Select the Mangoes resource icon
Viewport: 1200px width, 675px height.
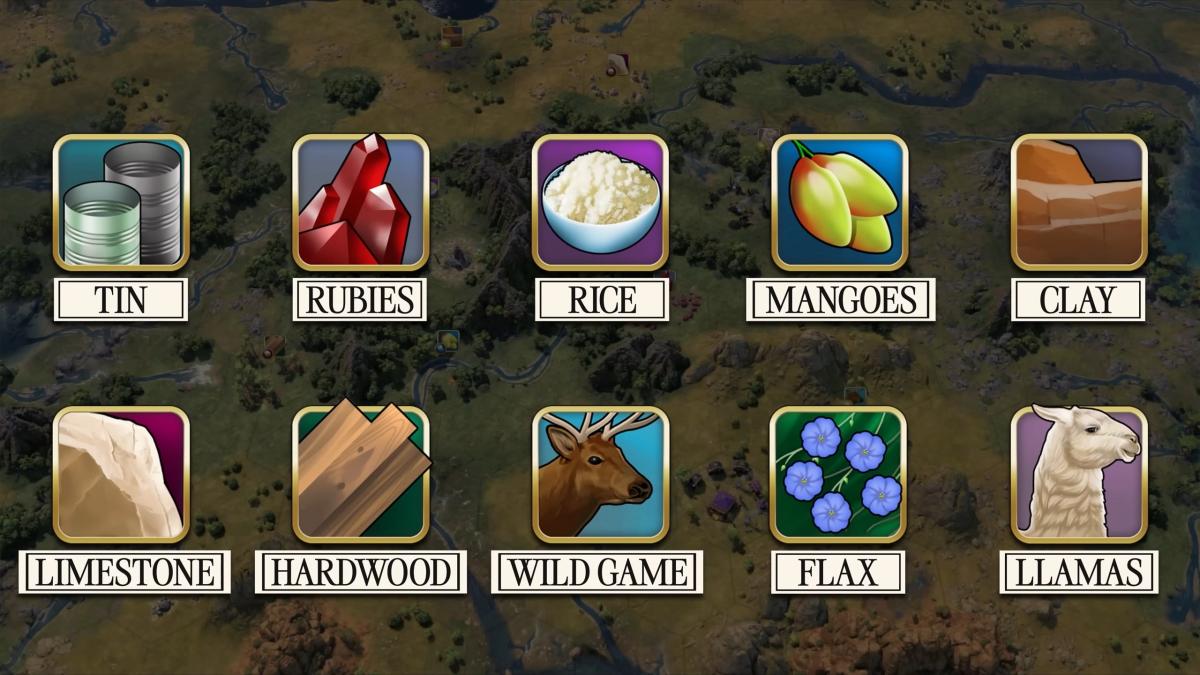tap(839, 203)
